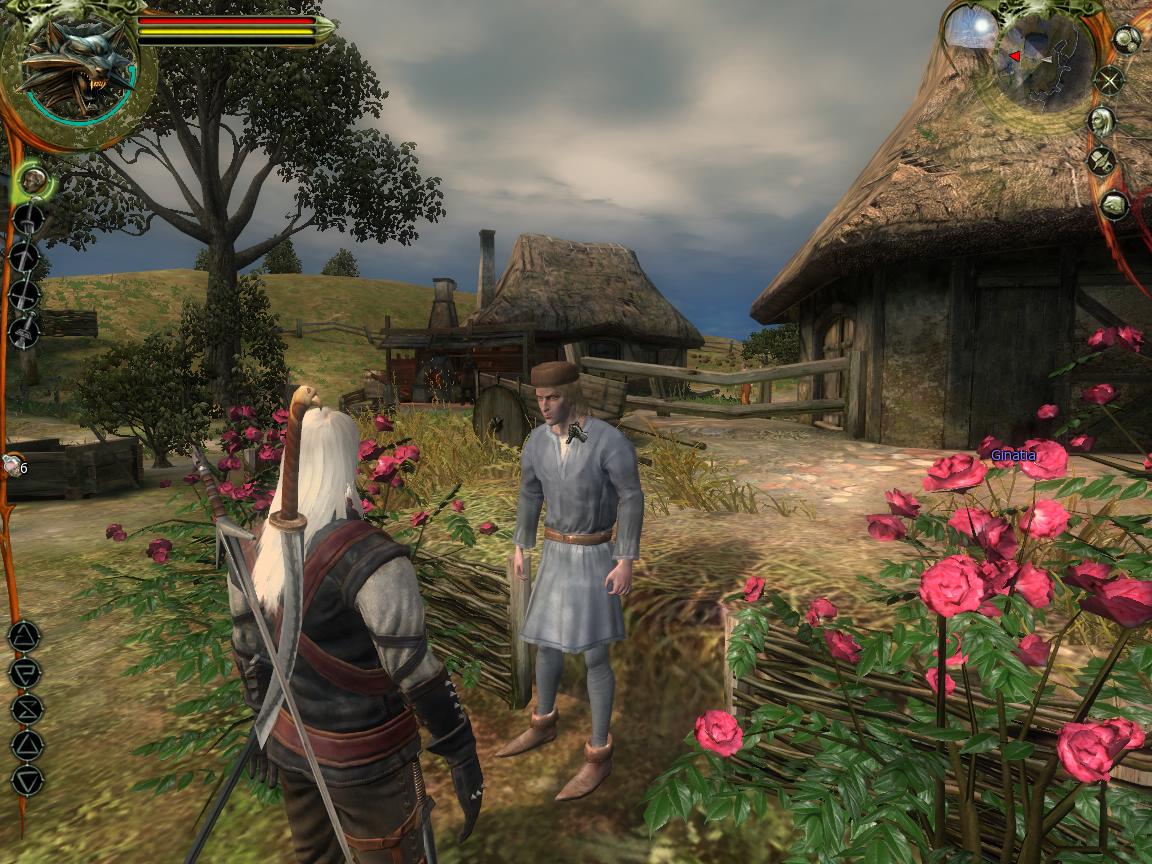Choose the inverted triangle sign with inner hook
The height and width of the screenshot is (864, 1152).
(x=24, y=672)
